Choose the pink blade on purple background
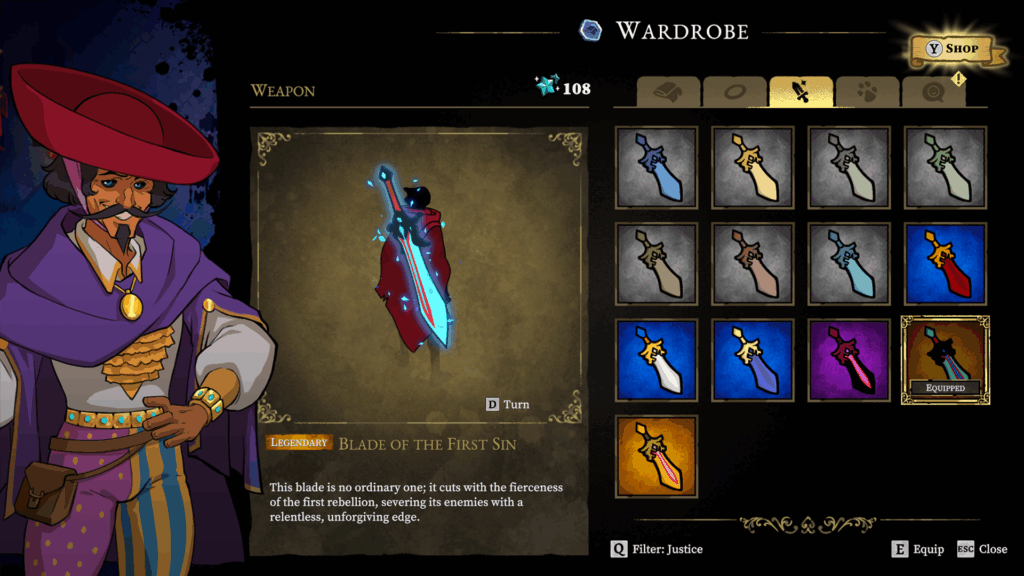 click(849, 359)
